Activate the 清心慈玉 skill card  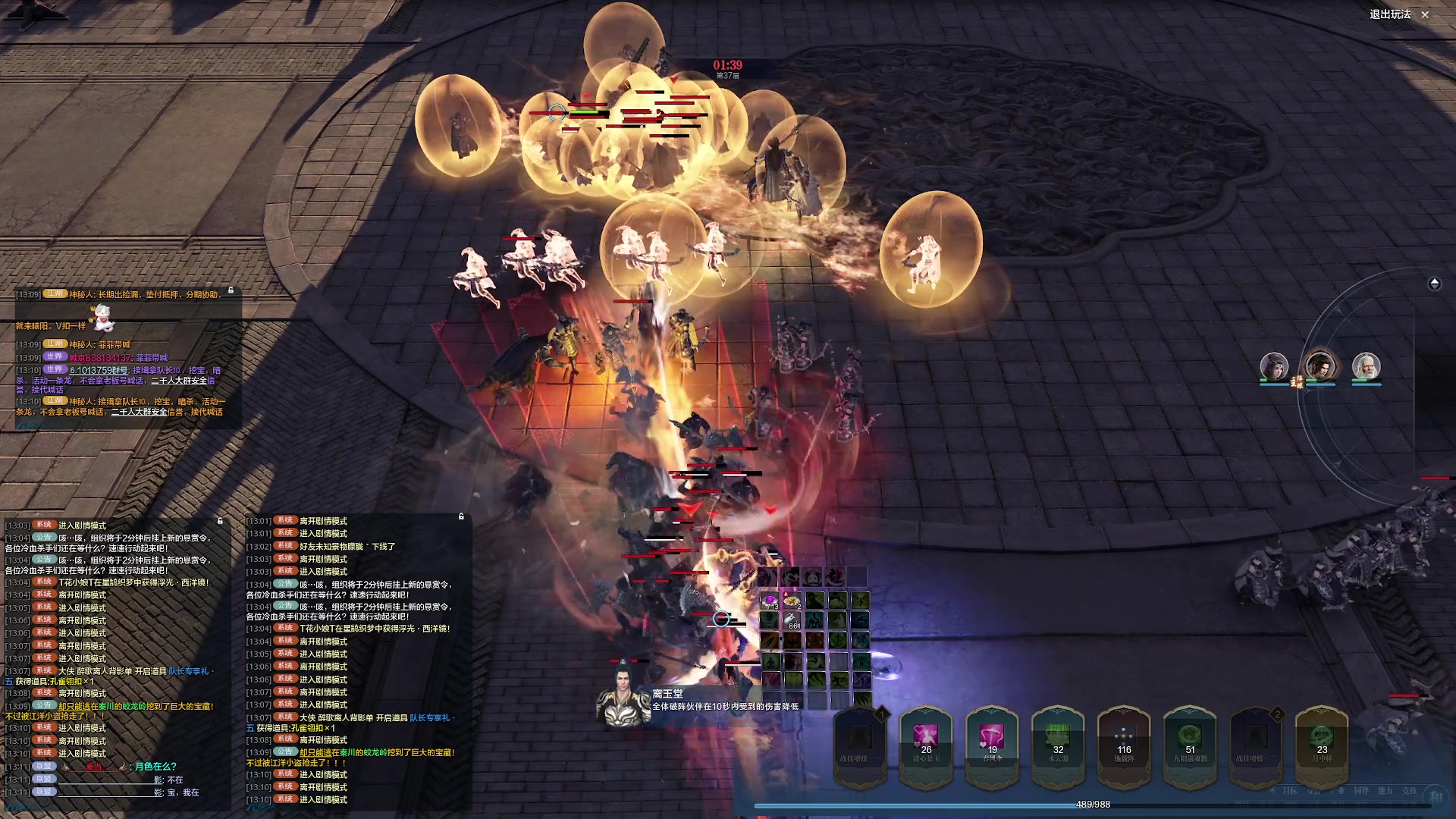926,742
